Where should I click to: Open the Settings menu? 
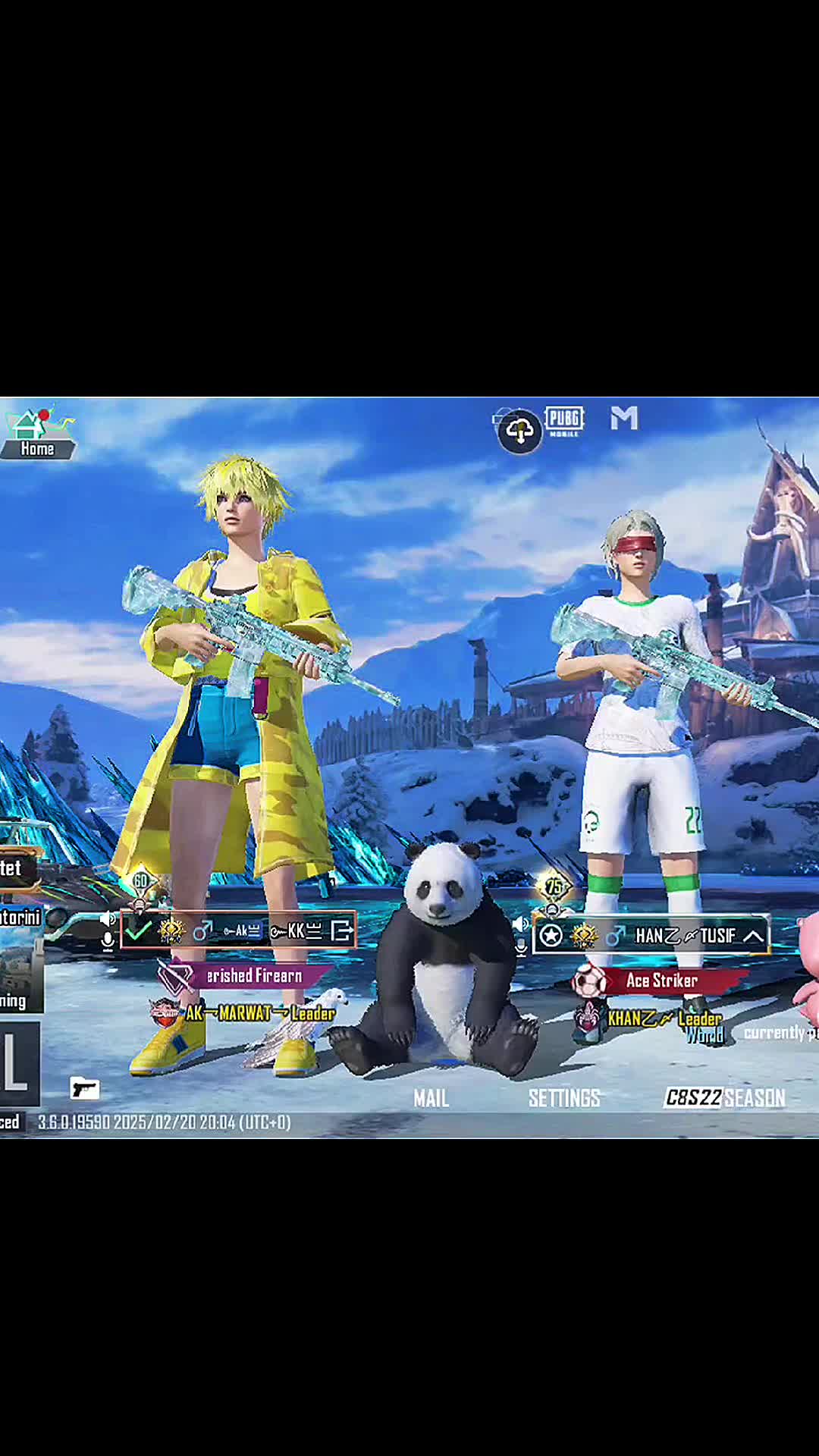pos(564,1098)
